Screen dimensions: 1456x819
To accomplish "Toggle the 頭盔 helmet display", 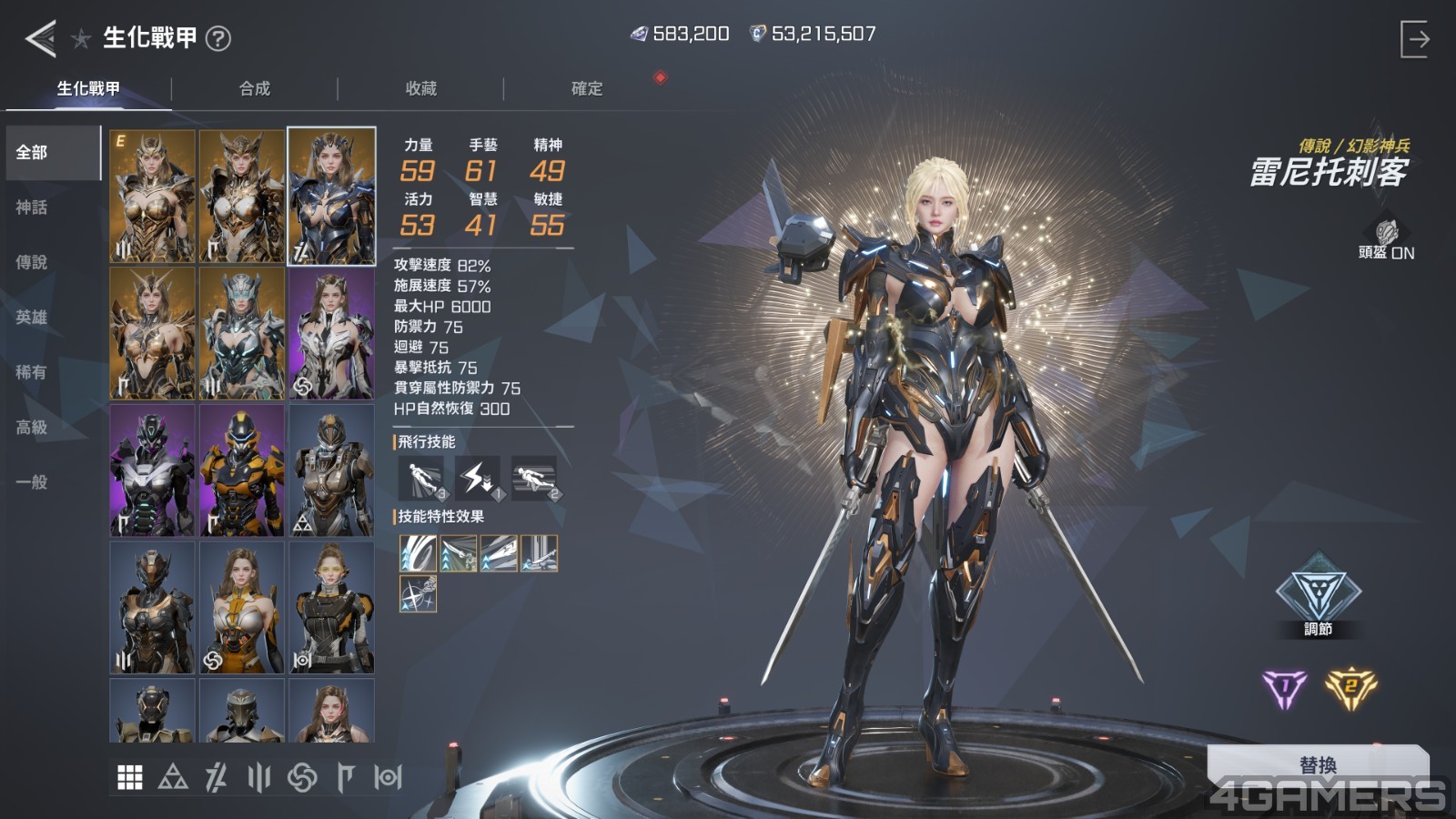I will pyautogui.click(x=1386, y=239).
